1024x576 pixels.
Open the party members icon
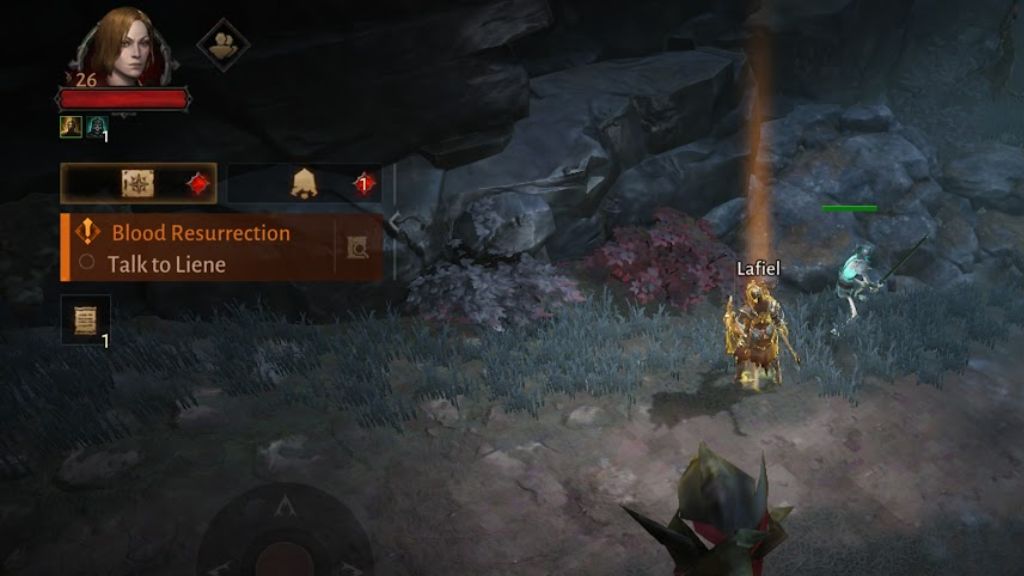point(222,45)
